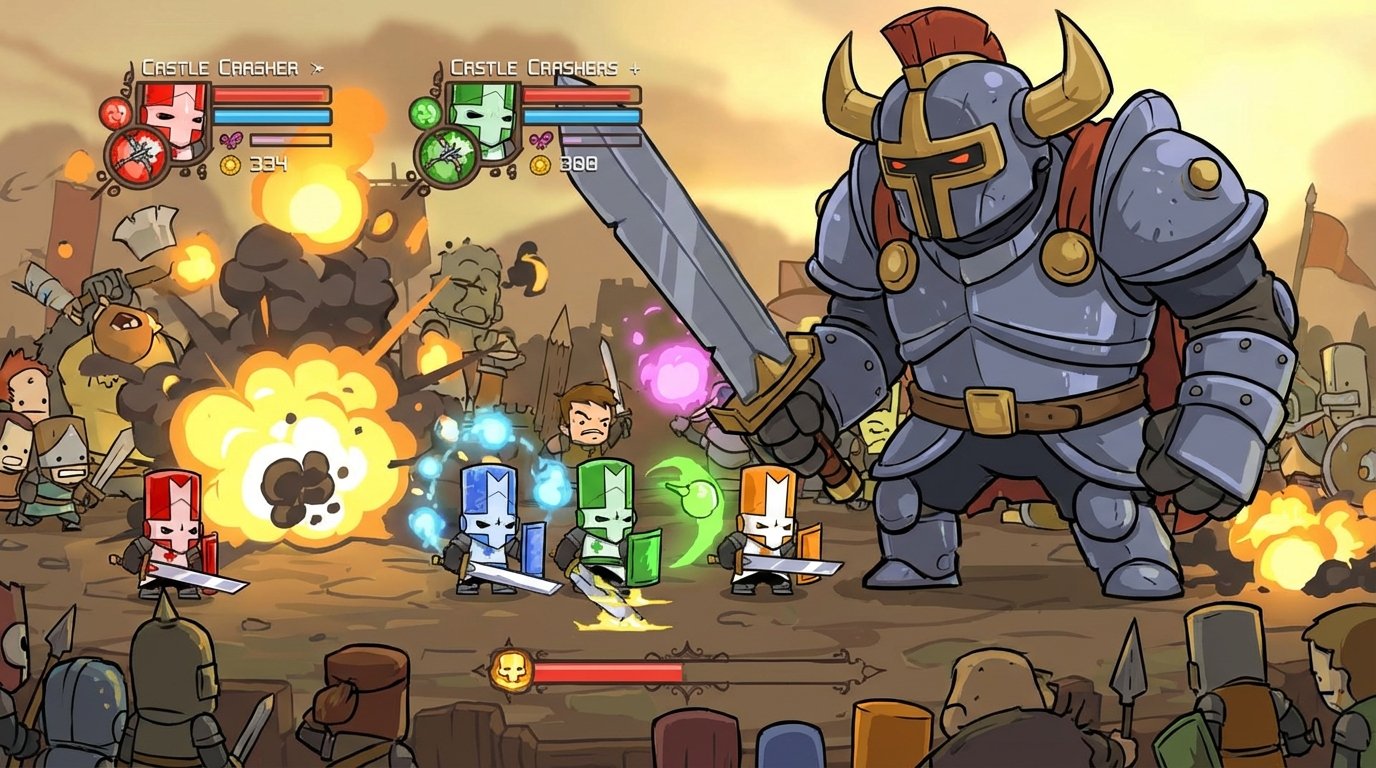Click the sword marker beside Castle Crasher title
The image size is (1376, 768).
tap(317, 67)
